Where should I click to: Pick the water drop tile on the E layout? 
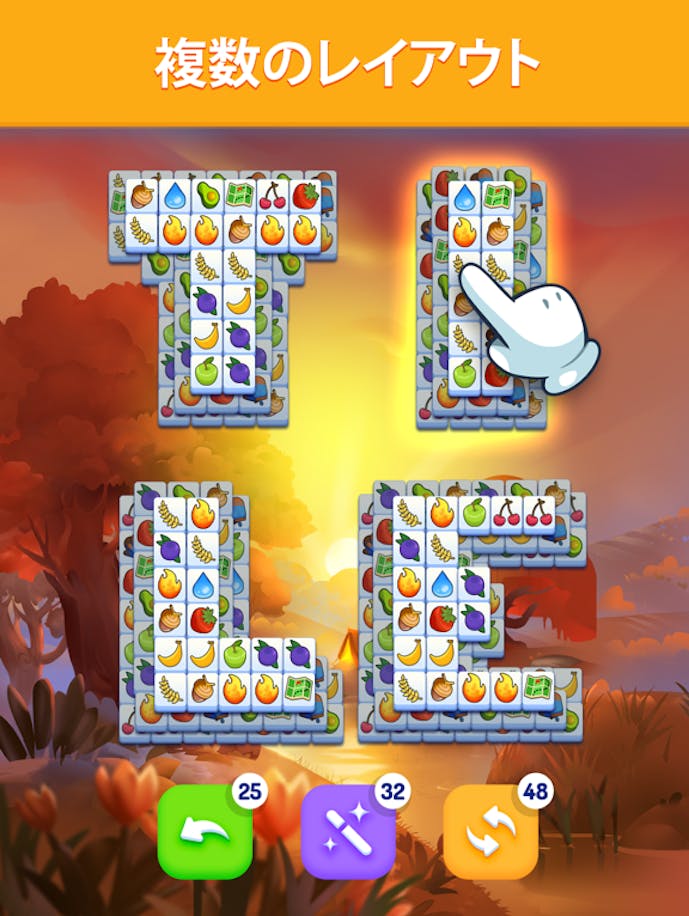(x=442, y=584)
